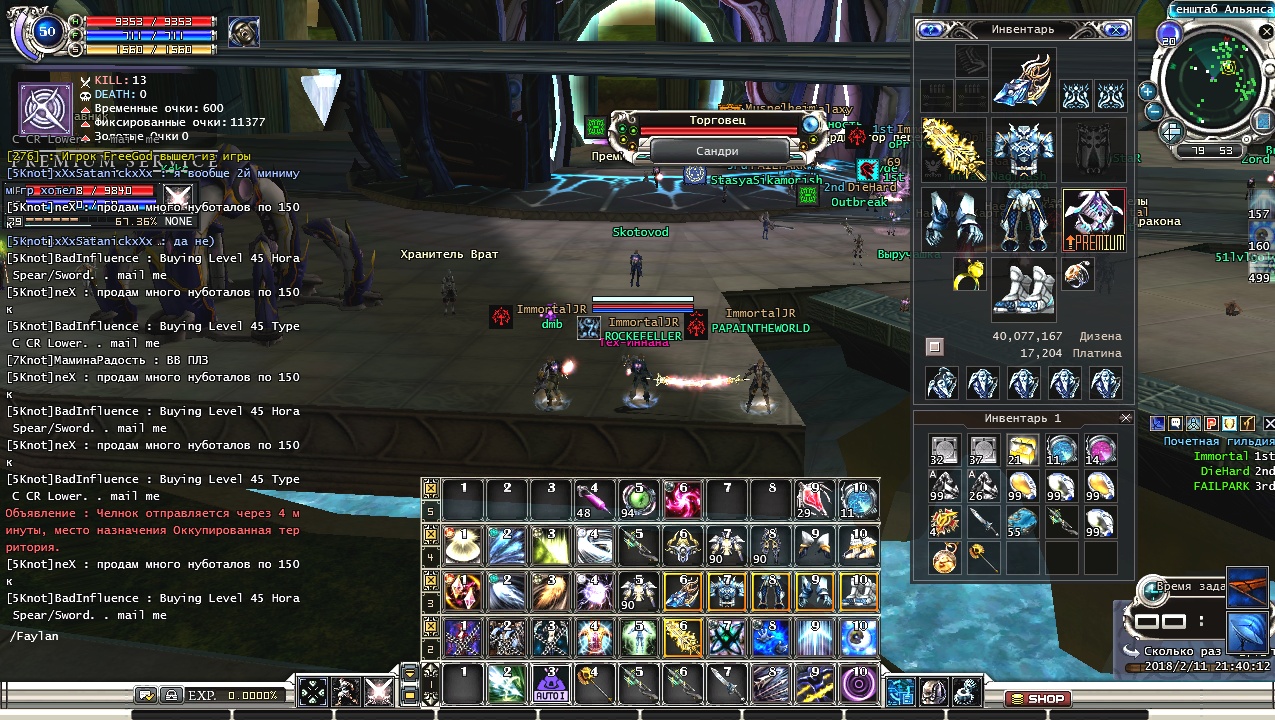Click the PREMIUM equipment slot
Viewport: 1275px width, 720px height.
pos(1093,219)
